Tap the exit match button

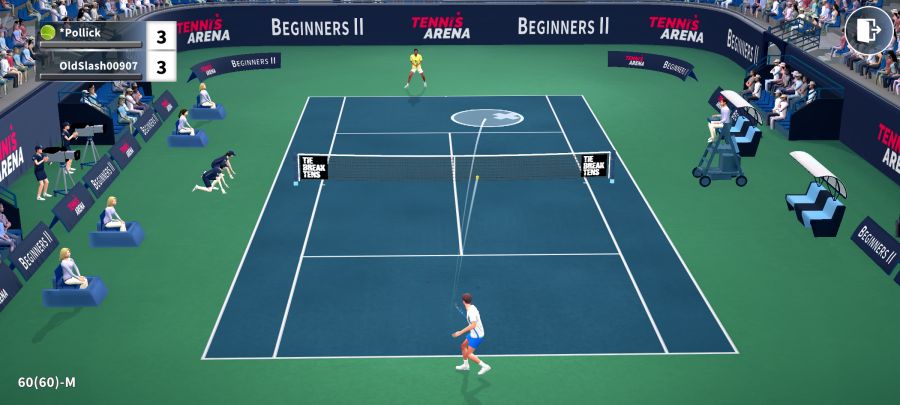[x=868, y=31]
